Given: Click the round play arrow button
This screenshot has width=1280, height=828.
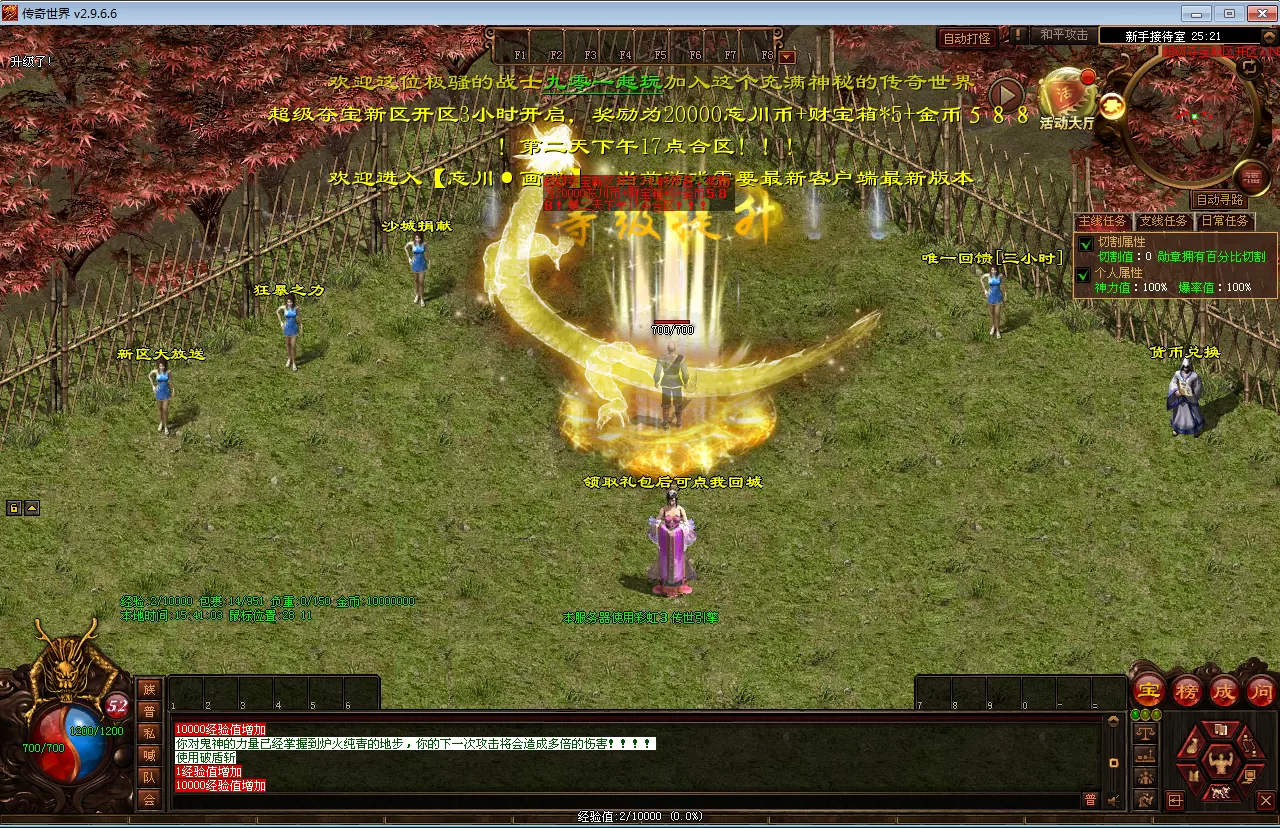Looking at the screenshot, I should [x=1007, y=95].
